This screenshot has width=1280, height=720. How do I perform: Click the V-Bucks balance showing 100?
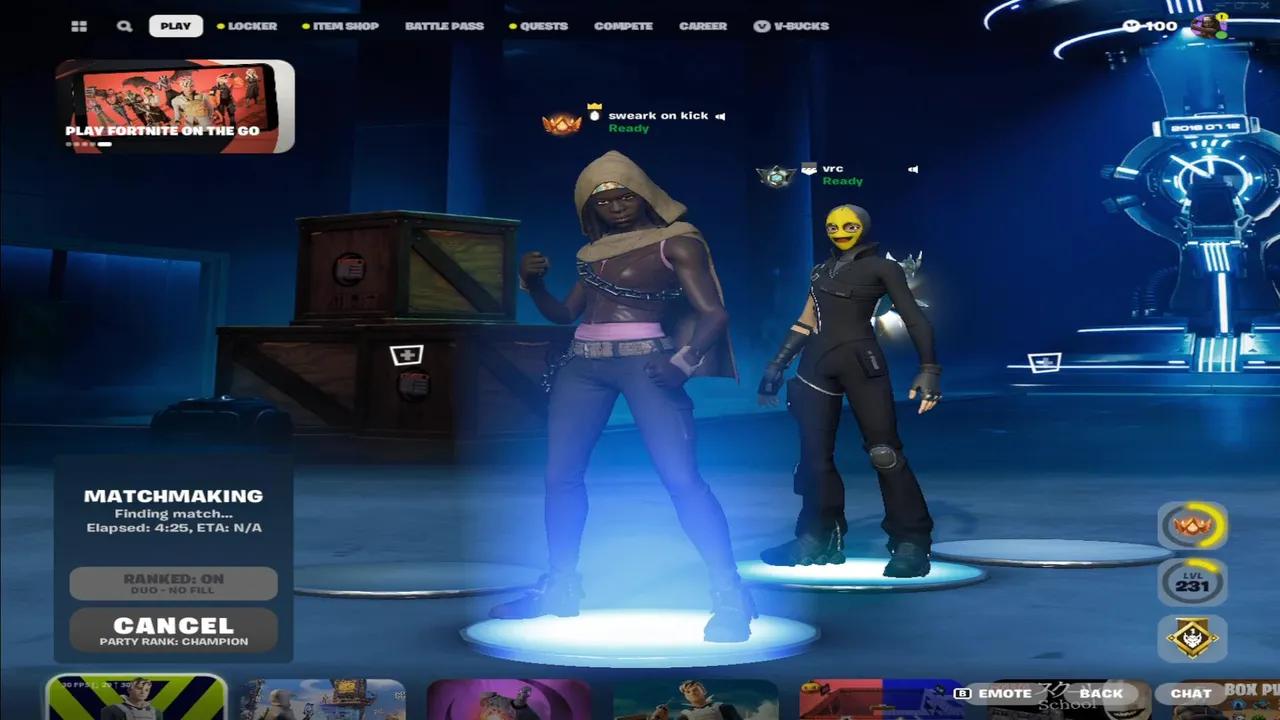click(1148, 26)
